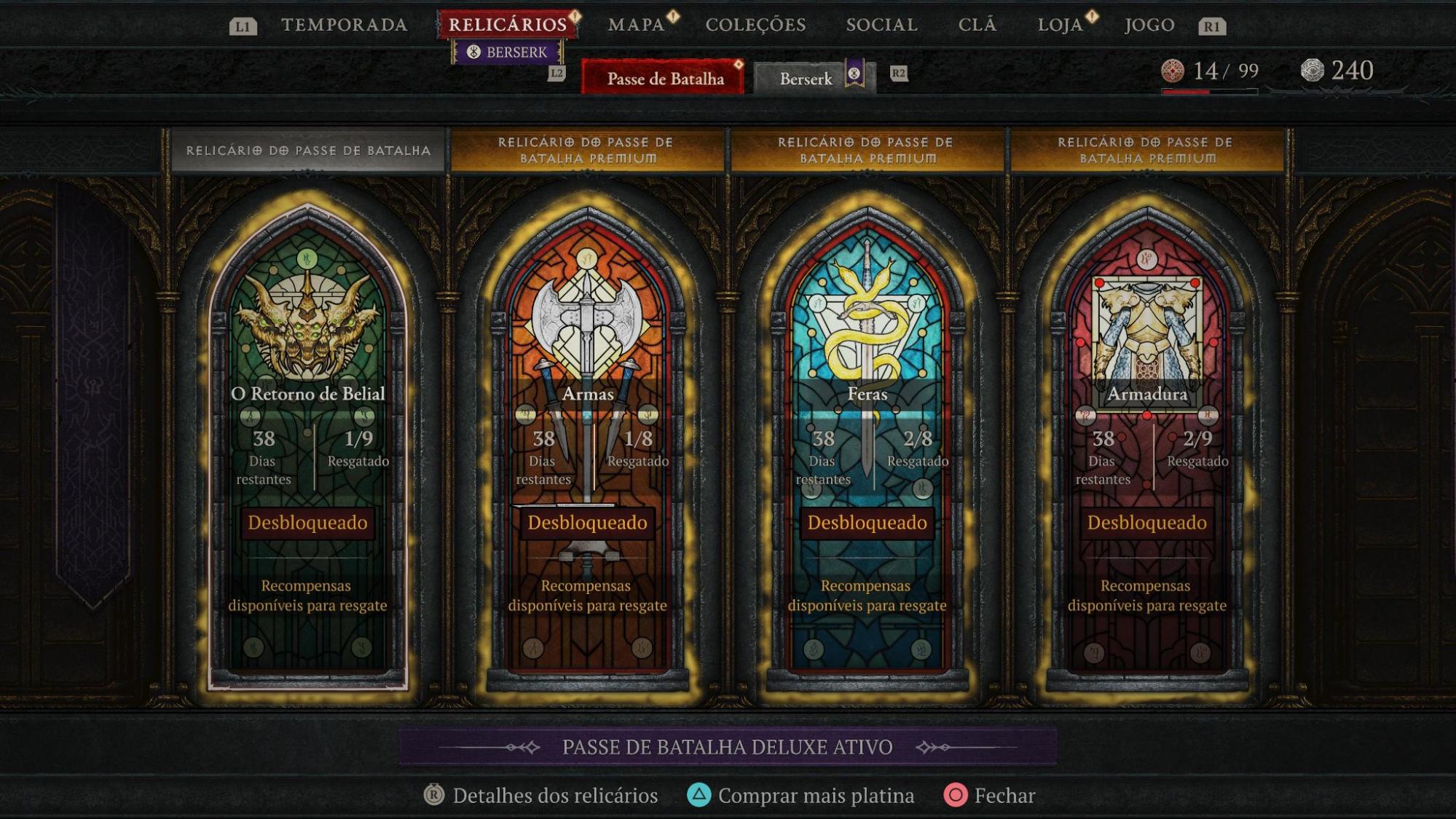Switch to the Mapa tab
Screen dimensions: 1456x819
pyautogui.click(x=637, y=25)
